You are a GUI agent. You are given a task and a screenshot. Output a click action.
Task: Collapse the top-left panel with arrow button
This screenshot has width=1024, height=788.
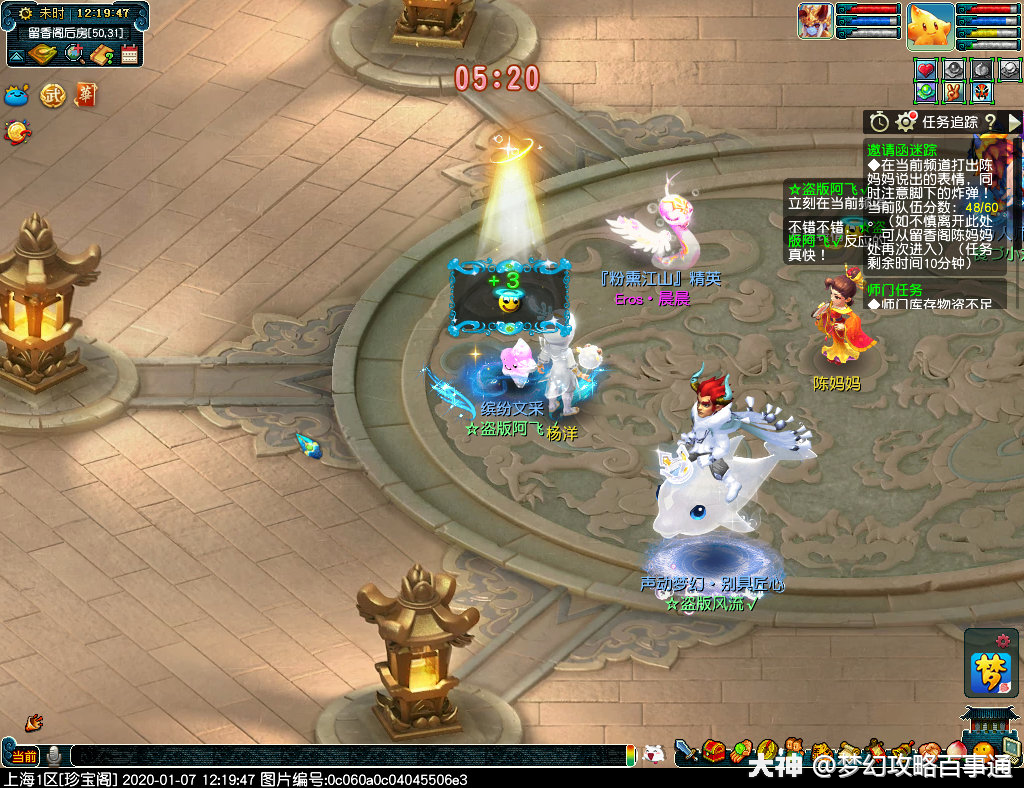tap(16, 54)
